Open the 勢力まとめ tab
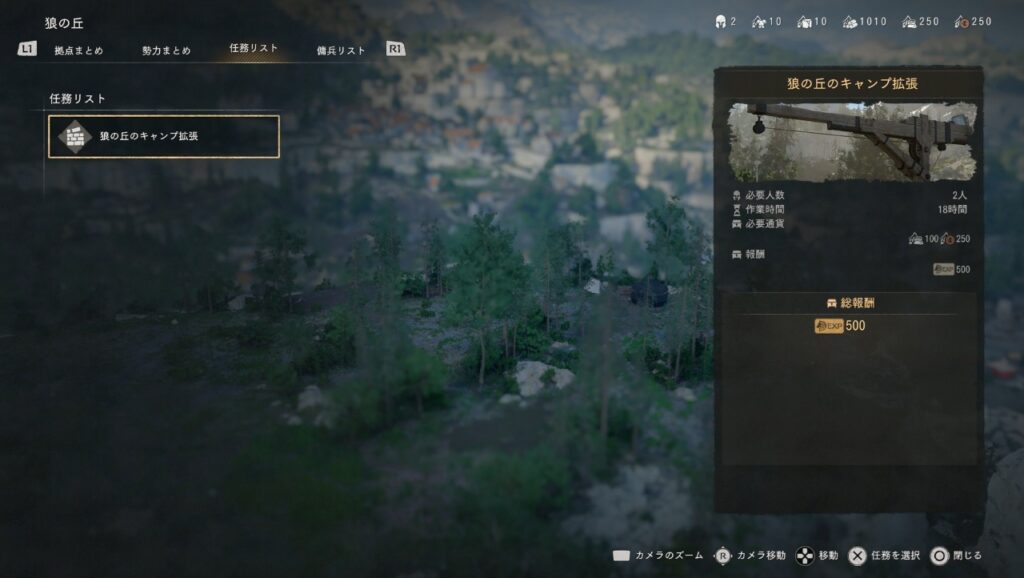Viewport: 1024px width, 578px height. pos(166,50)
